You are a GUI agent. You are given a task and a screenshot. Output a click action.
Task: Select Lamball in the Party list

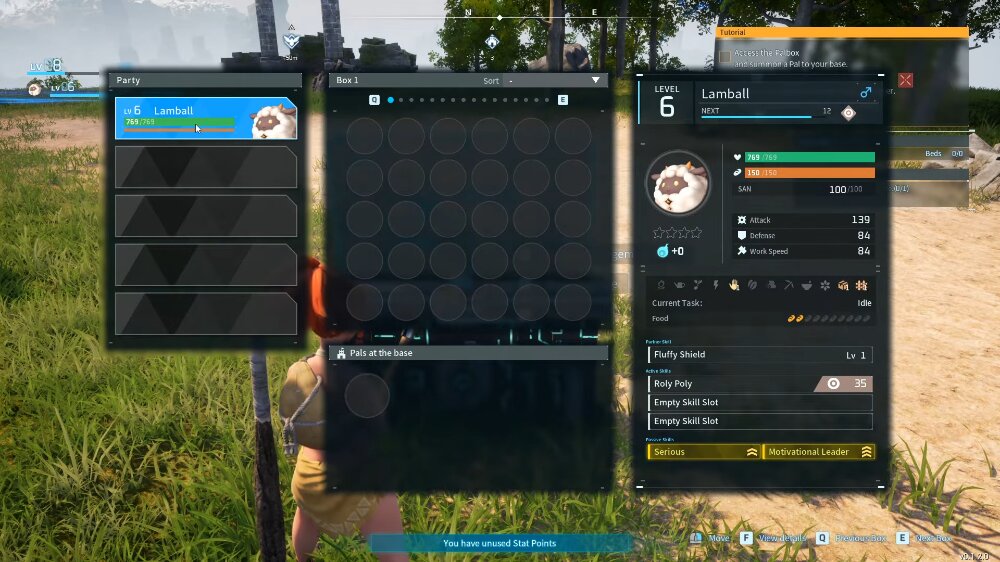point(205,118)
